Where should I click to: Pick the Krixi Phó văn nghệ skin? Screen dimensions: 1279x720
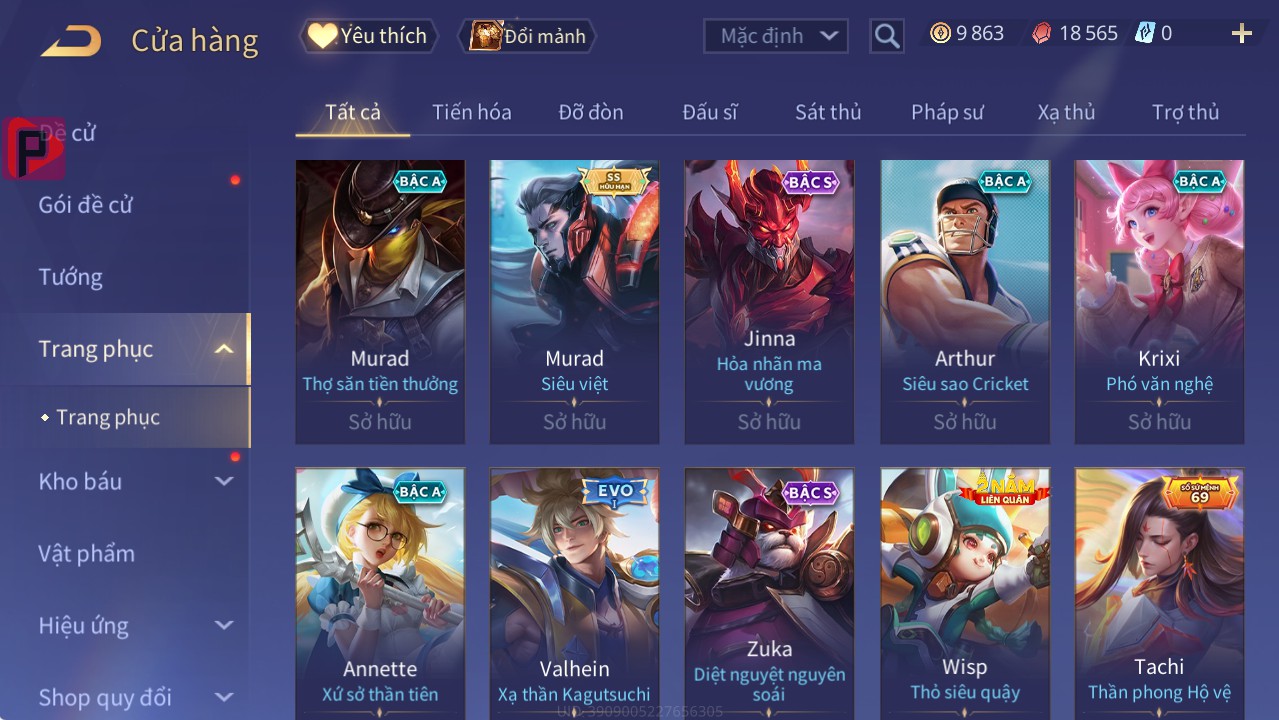pos(1159,300)
